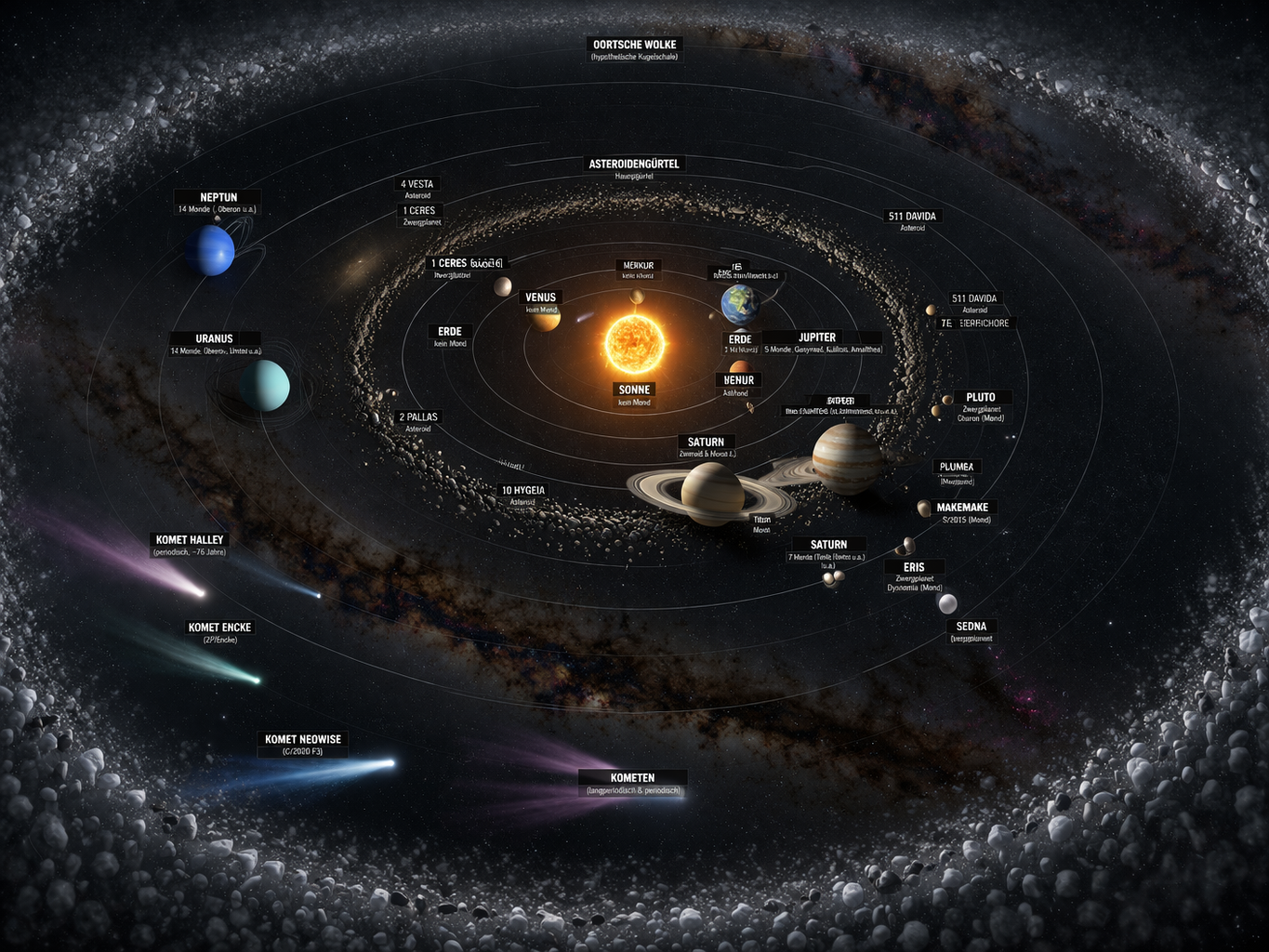Choose the Makemake label
Image resolution: width=1269 pixels, height=952 pixels.
[x=962, y=508]
